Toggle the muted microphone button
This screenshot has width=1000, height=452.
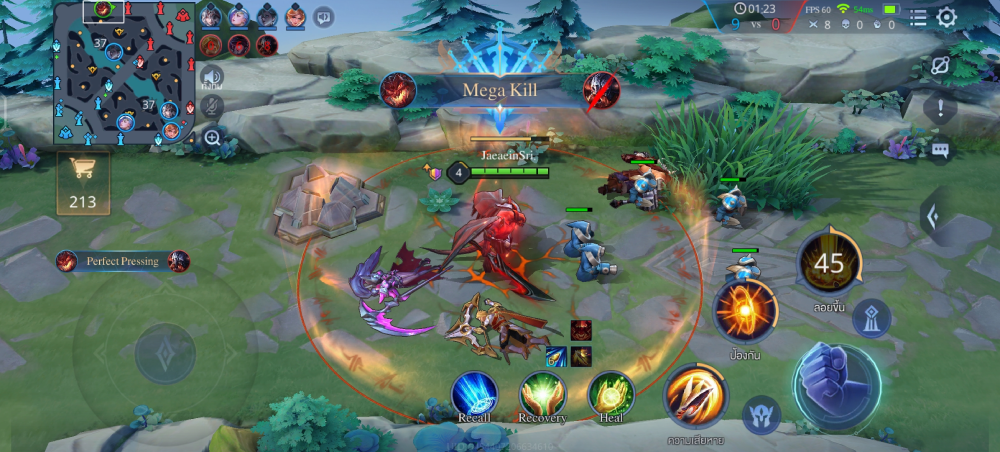tap(212, 106)
